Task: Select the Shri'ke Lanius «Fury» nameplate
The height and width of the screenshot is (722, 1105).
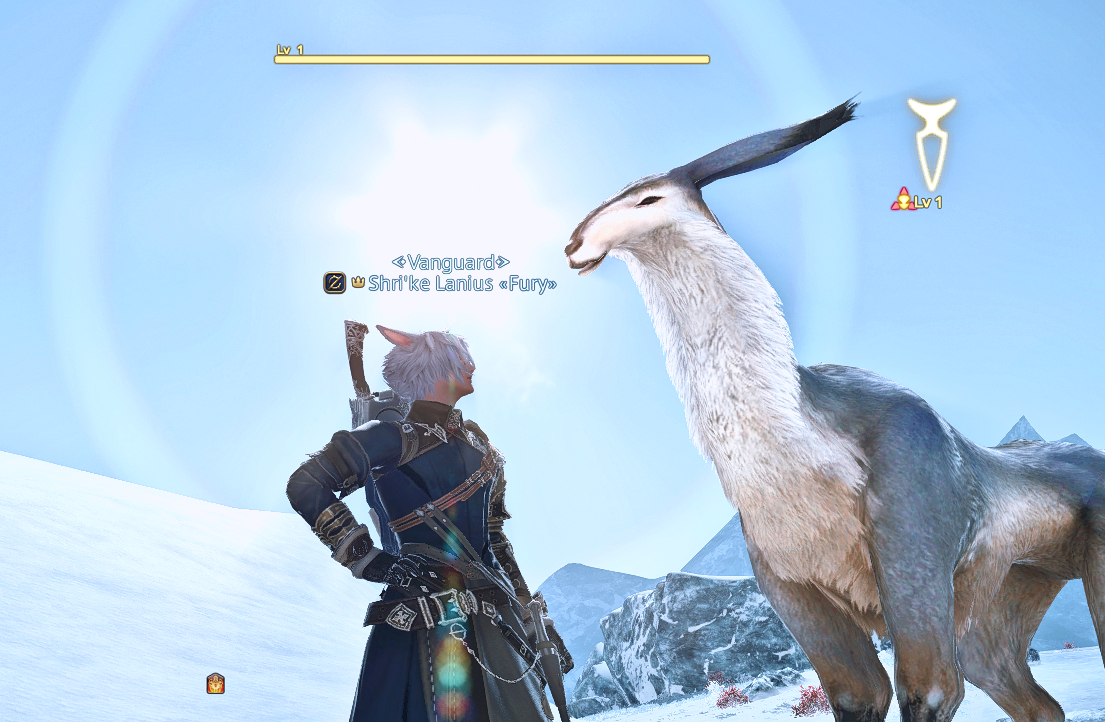Action: 461,283
